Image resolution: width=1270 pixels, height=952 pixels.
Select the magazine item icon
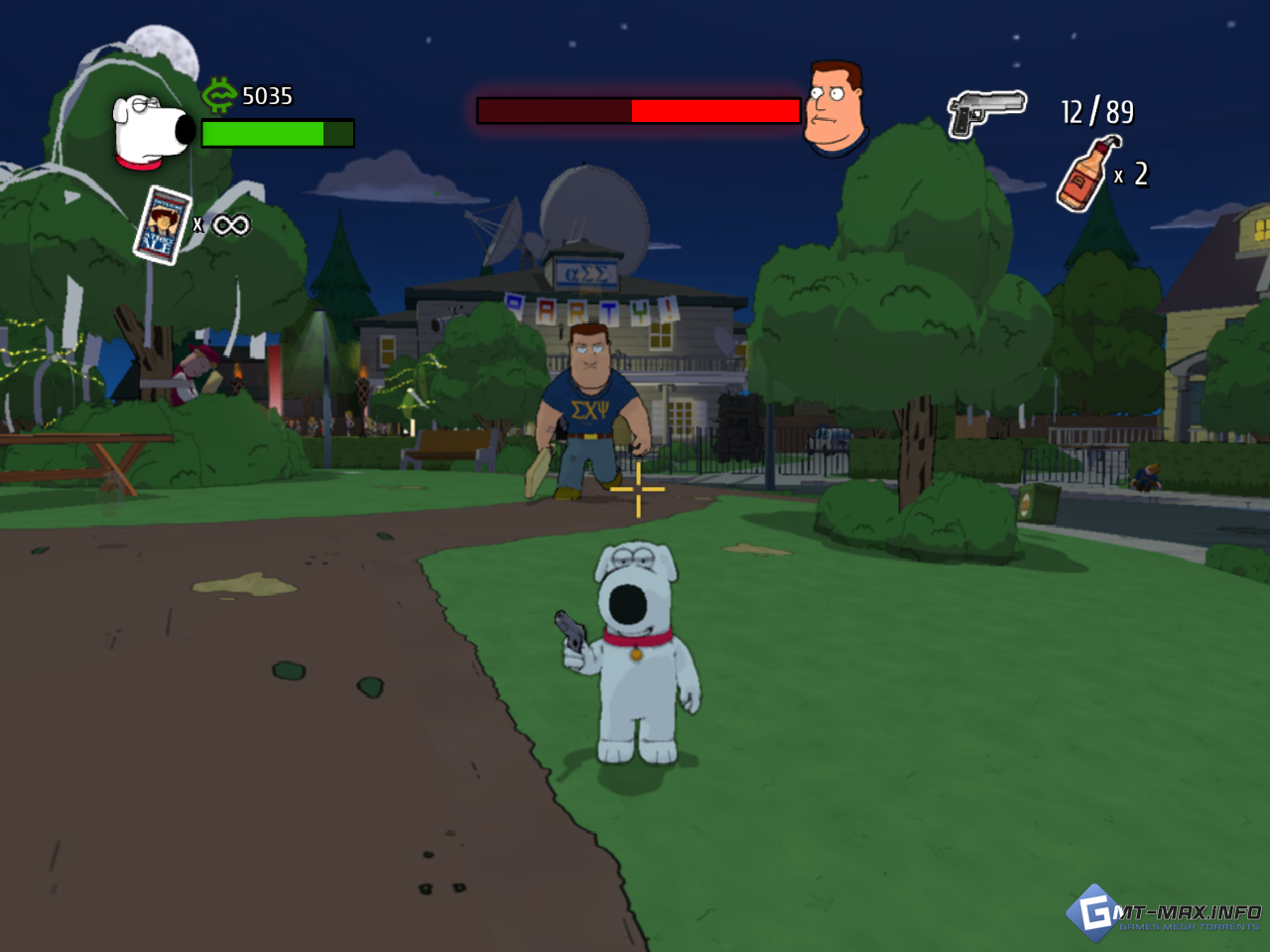(x=162, y=225)
